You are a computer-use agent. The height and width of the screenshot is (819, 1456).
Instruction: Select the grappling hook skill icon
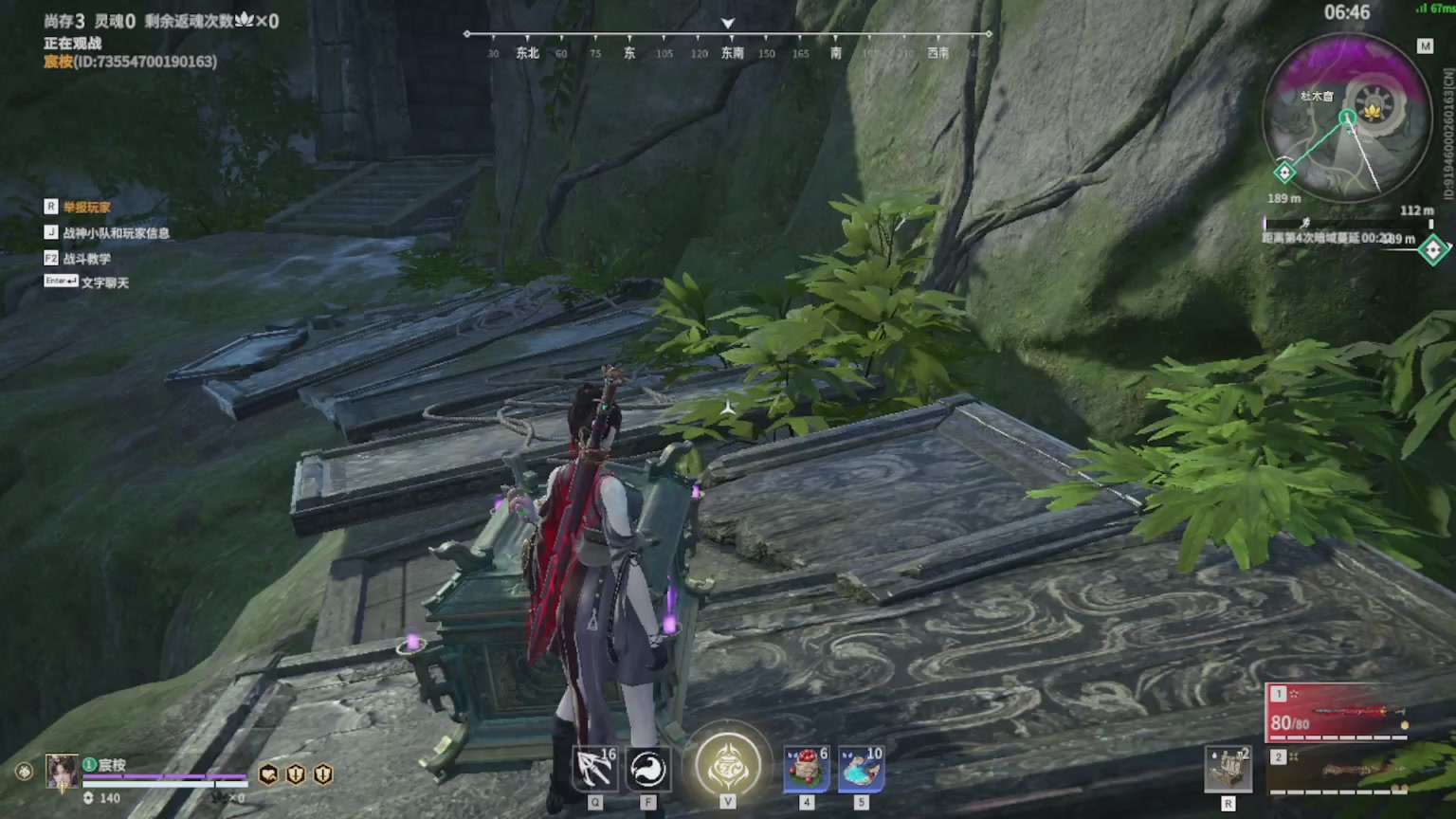(594, 769)
